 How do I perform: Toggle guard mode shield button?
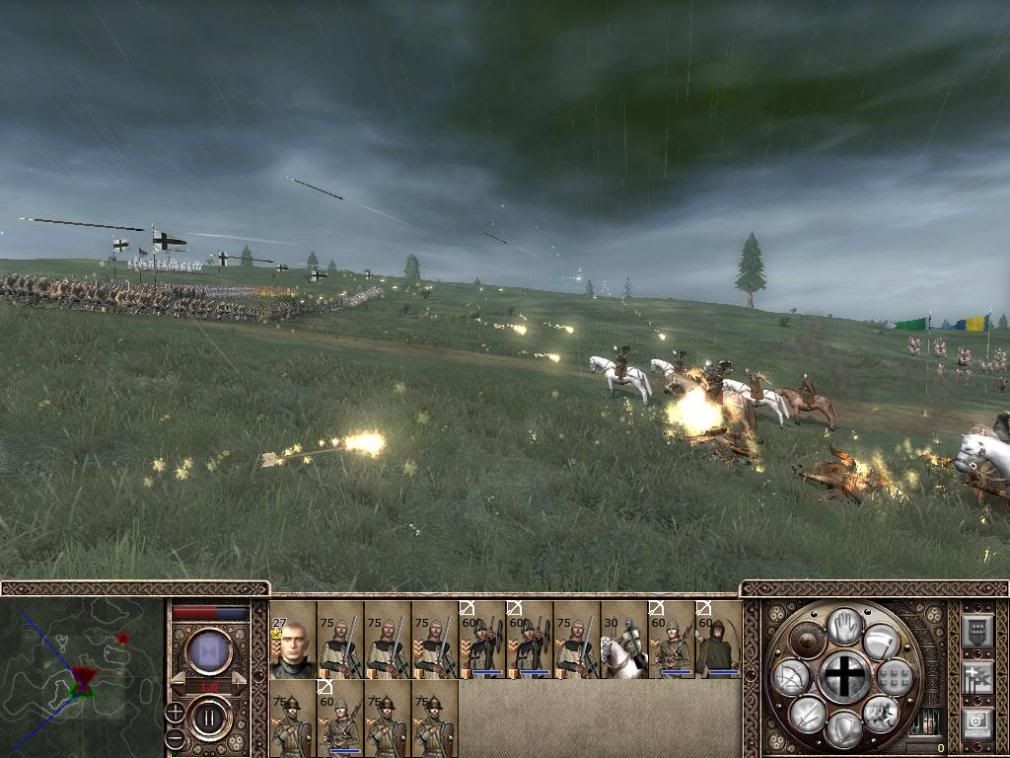pos(844,729)
